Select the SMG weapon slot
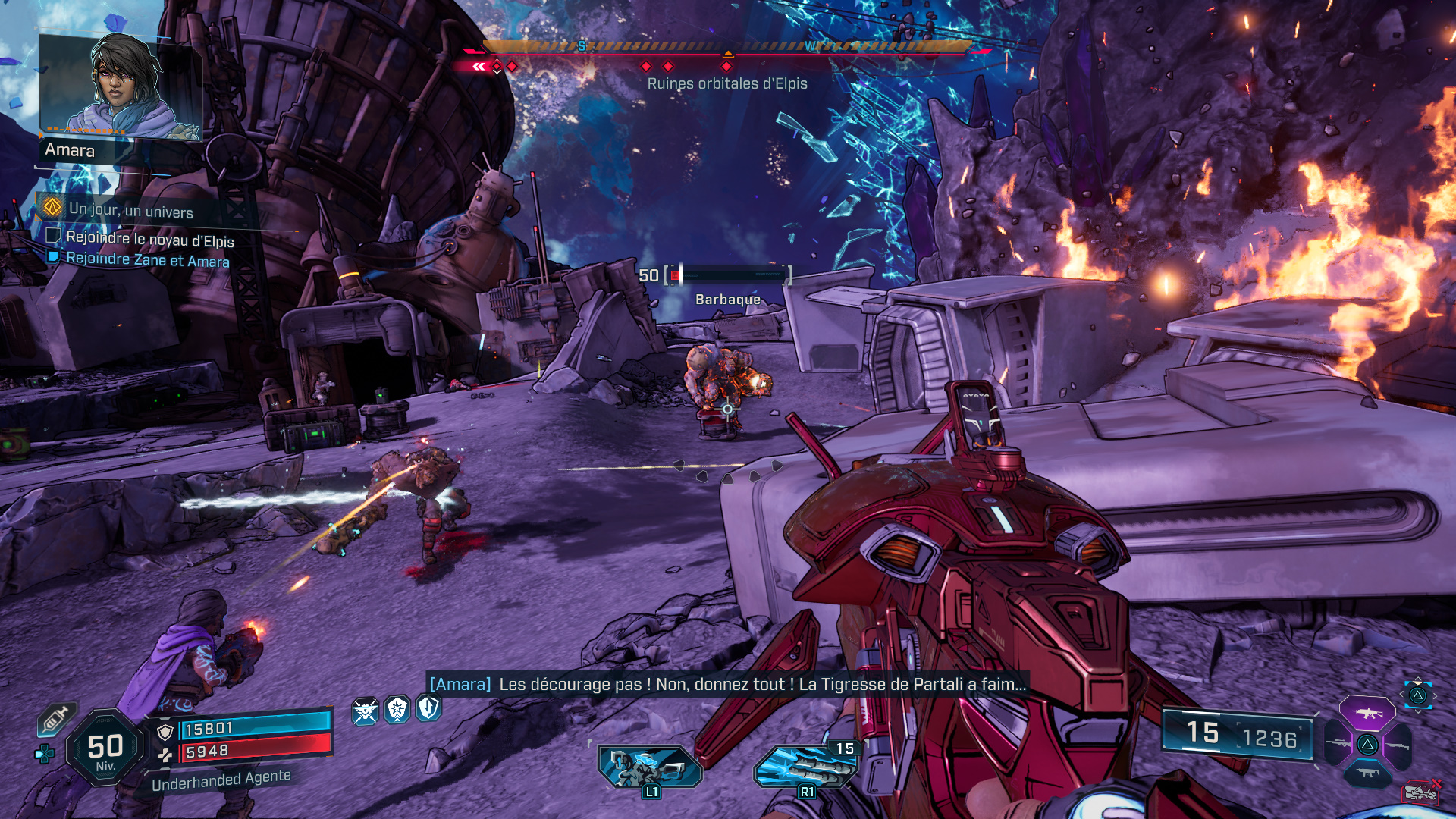 pos(1367,773)
